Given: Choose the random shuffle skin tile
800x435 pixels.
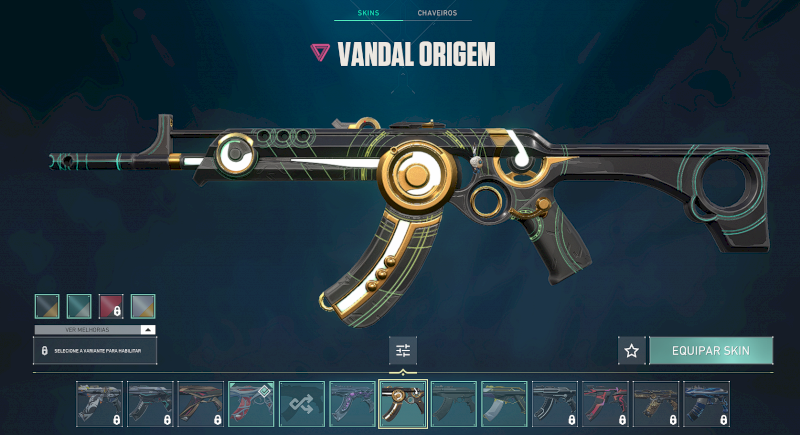Looking at the screenshot, I should coord(302,404).
